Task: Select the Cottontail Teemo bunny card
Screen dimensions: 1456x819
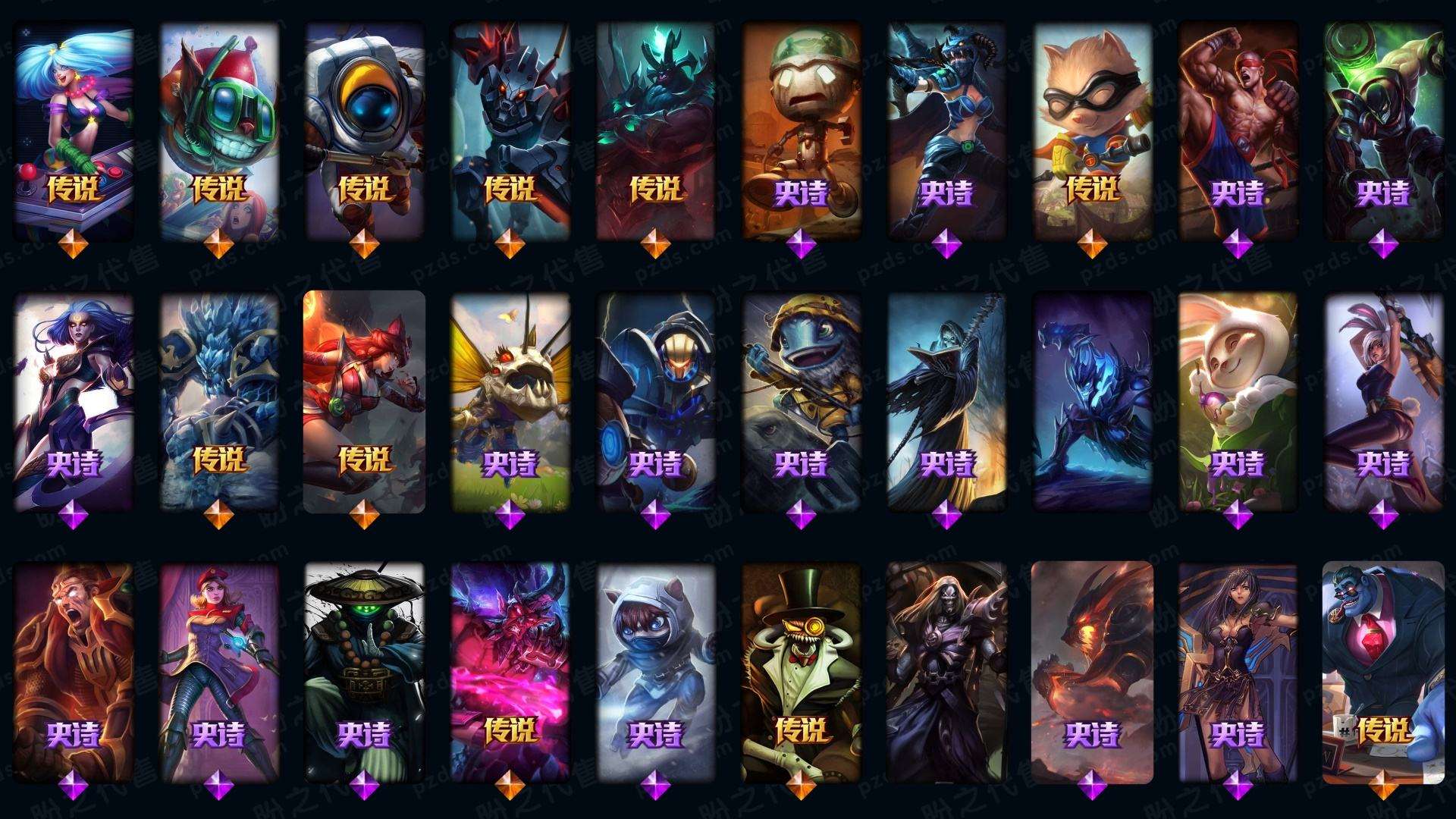Action: click(1238, 400)
